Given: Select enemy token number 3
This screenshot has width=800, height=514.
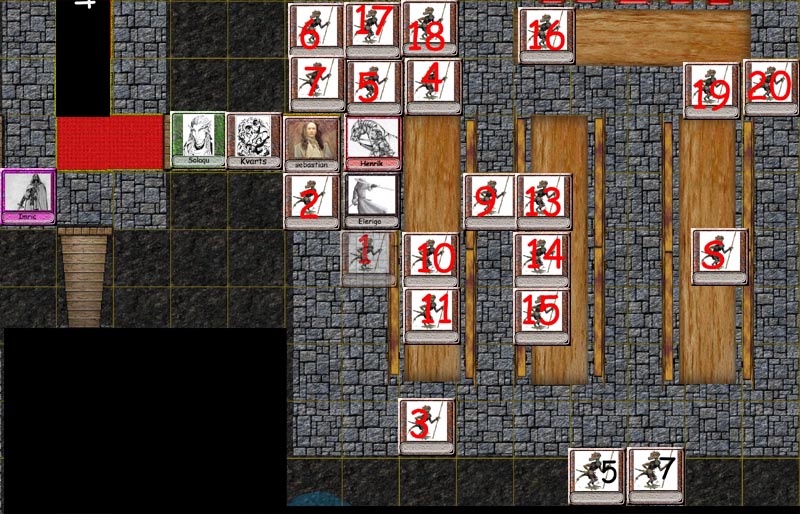Looking at the screenshot, I should click(427, 426).
